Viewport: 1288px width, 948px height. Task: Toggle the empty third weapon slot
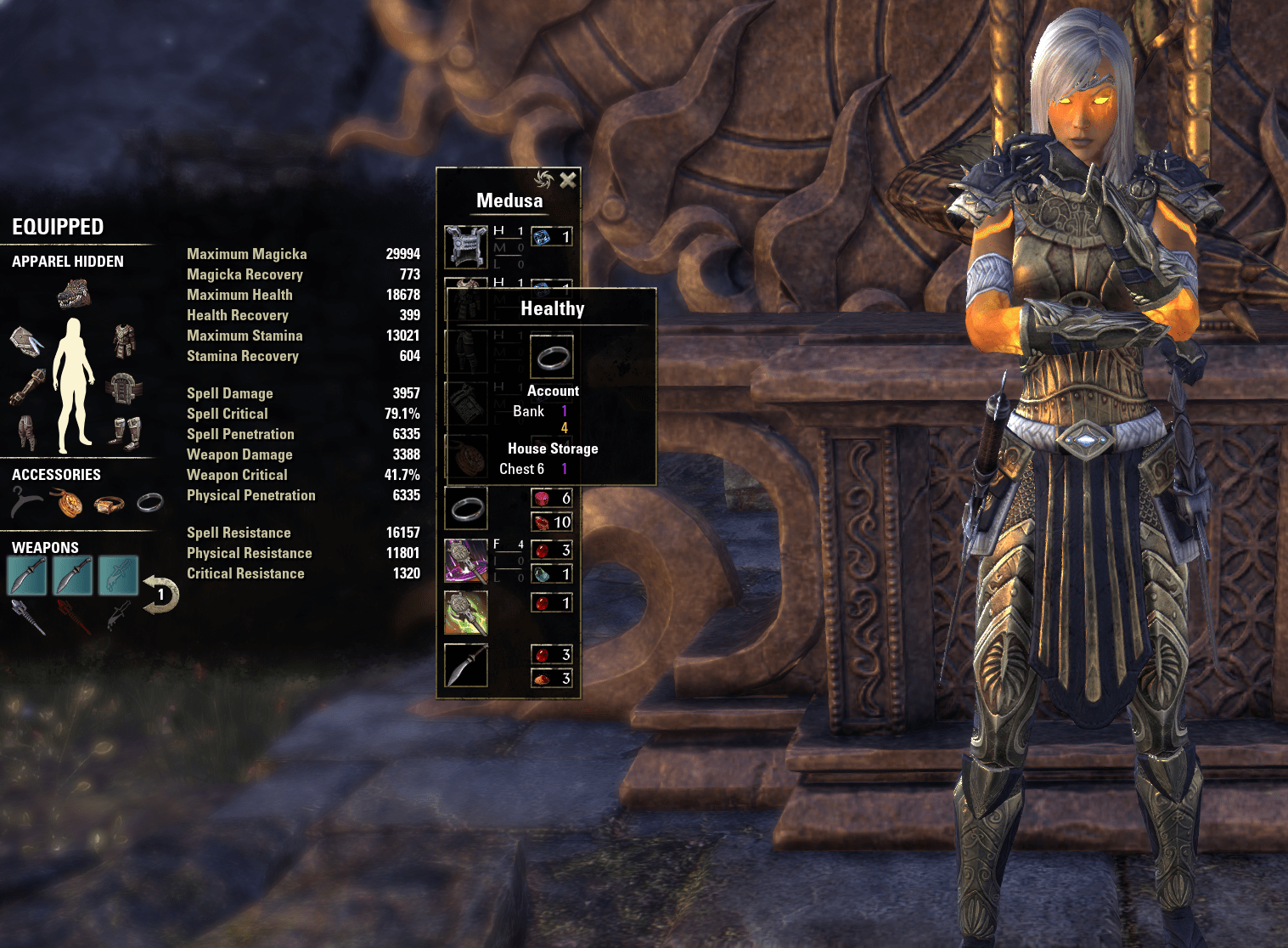[120, 575]
